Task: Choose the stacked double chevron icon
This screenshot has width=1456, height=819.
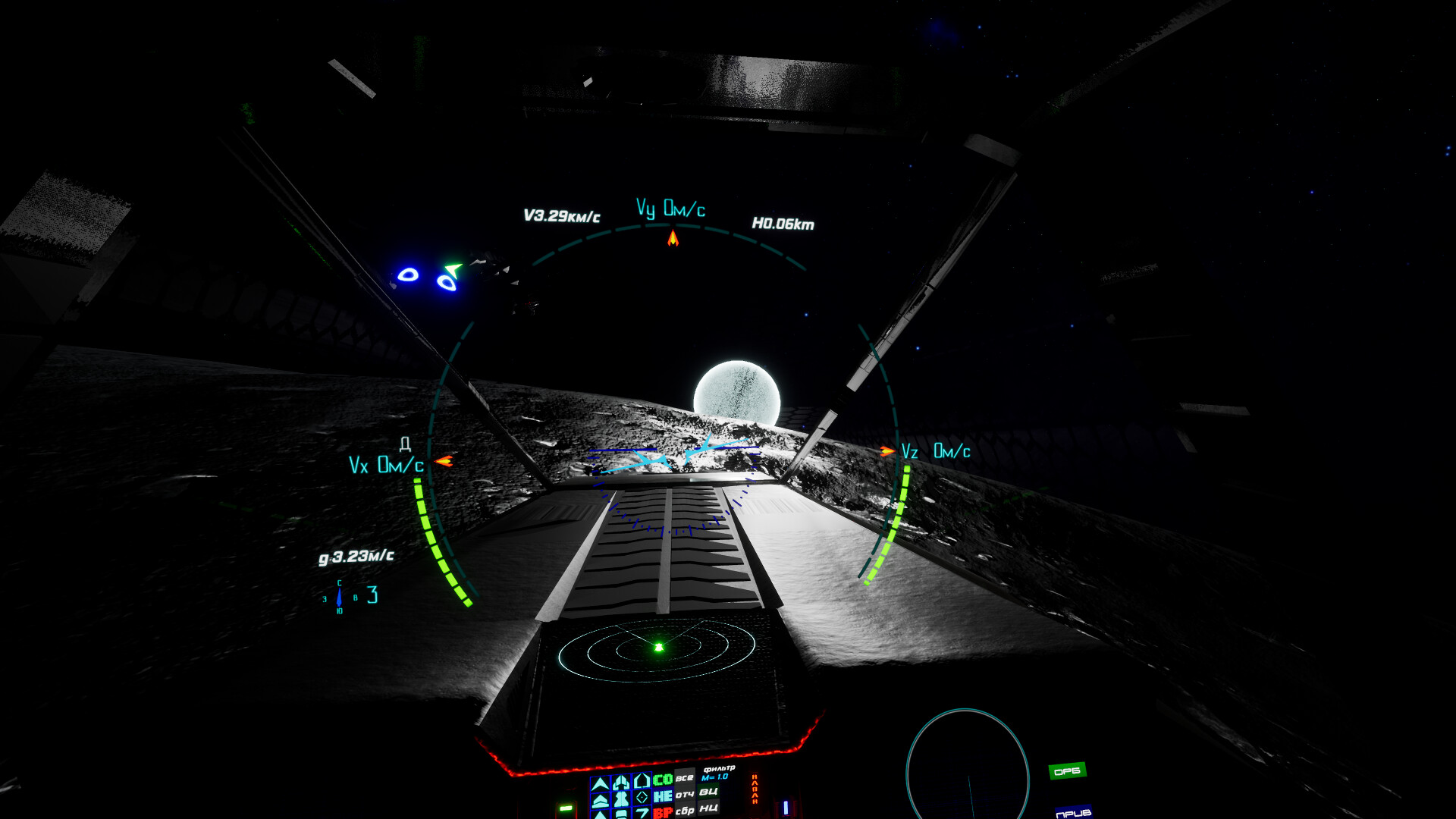Action: 600,800
